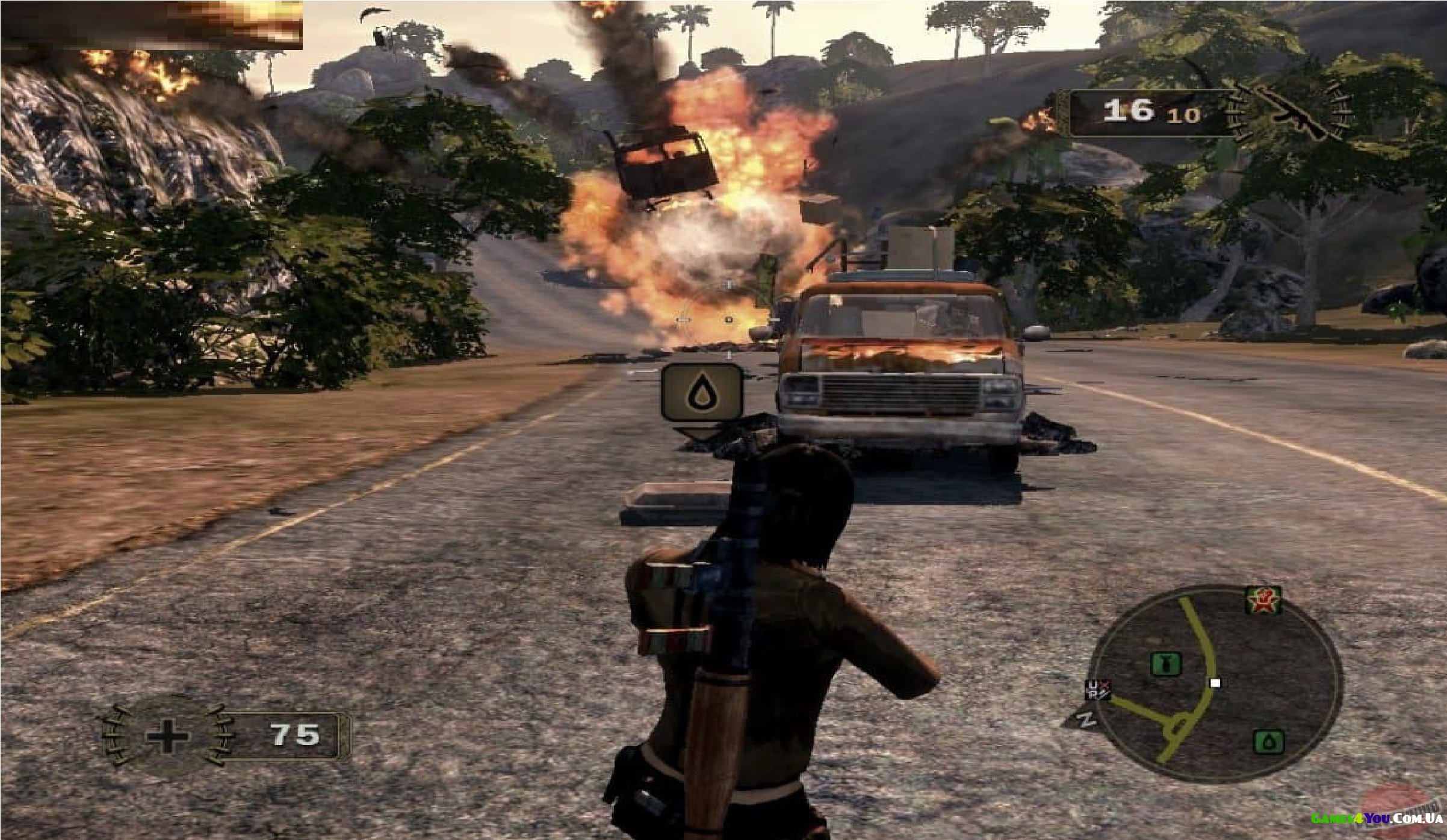Click the health cross icon
1447x840 pixels.
click(x=168, y=737)
